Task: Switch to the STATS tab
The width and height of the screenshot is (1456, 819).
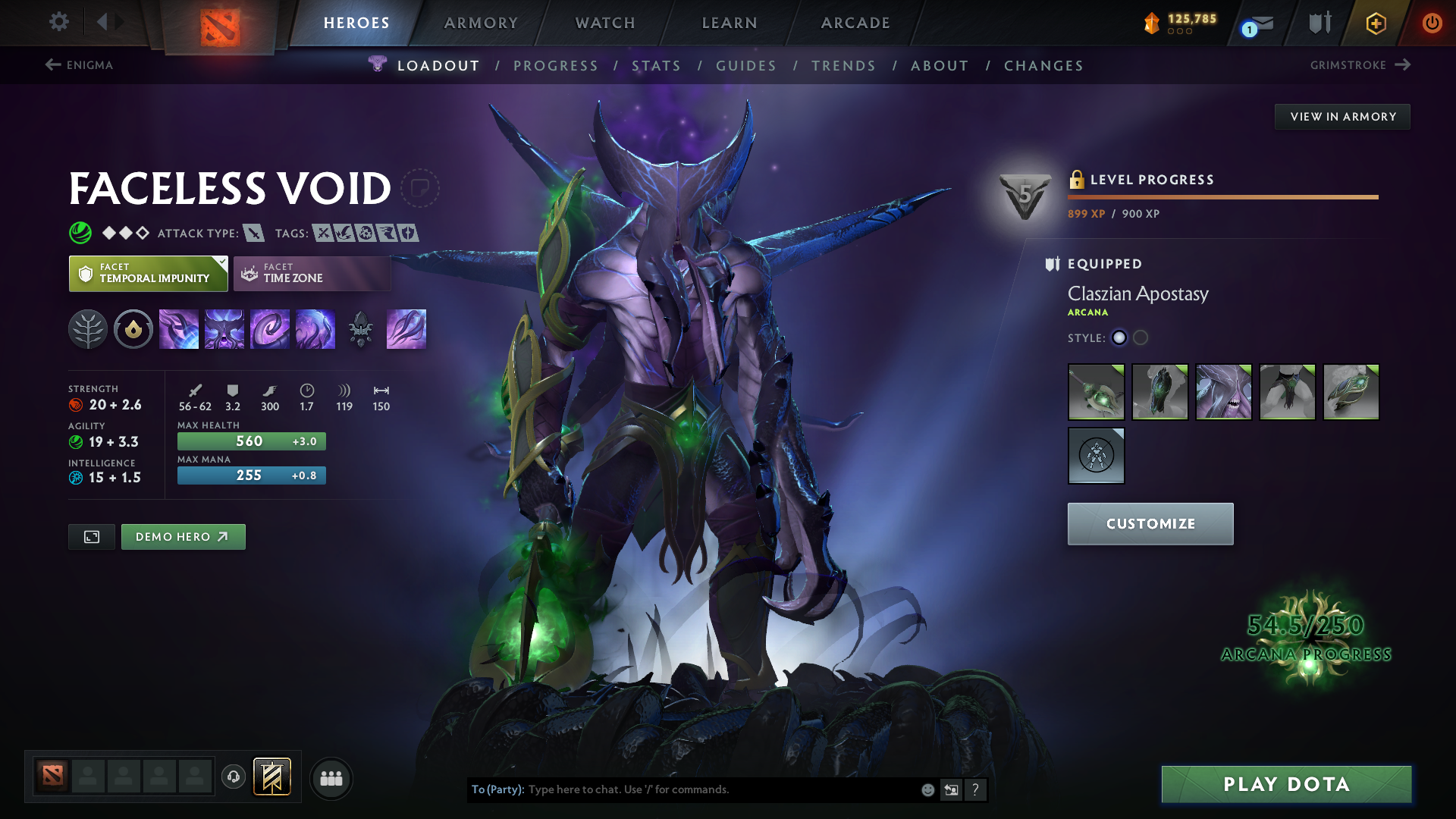Action: (657, 65)
